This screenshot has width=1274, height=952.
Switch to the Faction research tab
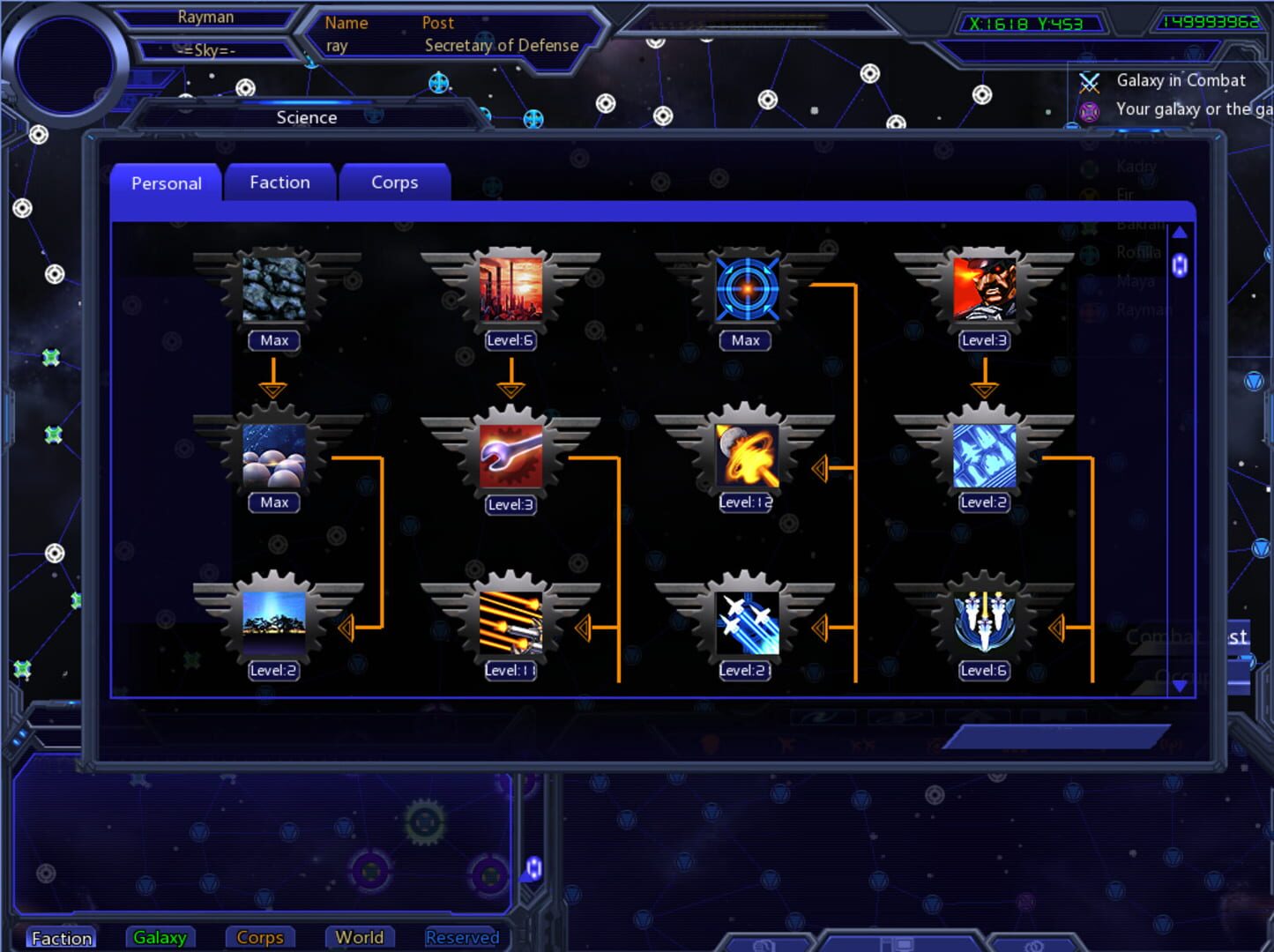click(x=279, y=182)
